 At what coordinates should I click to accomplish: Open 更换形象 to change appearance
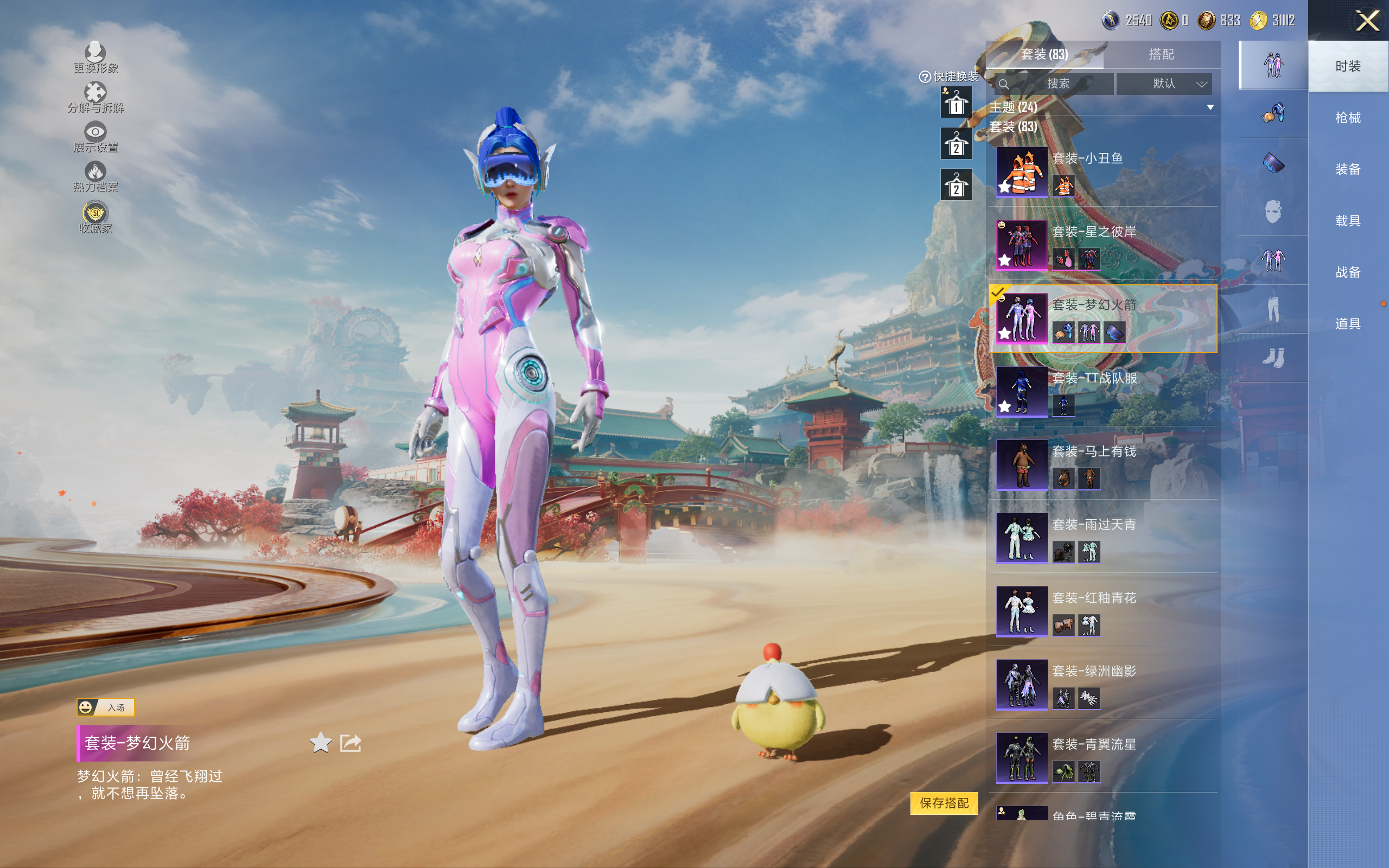click(95, 58)
